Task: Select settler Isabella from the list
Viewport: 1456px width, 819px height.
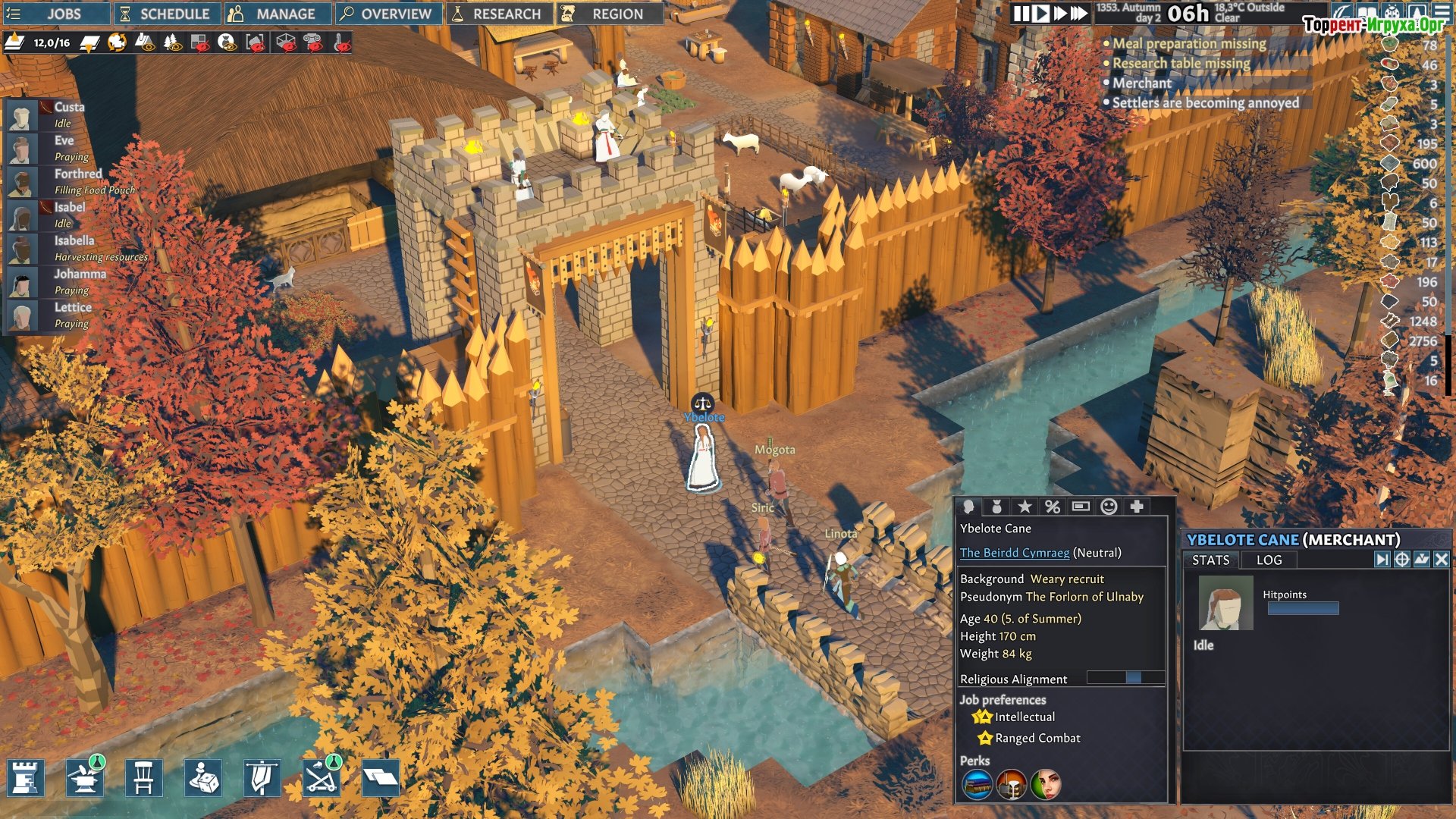Action: [x=74, y=240]
